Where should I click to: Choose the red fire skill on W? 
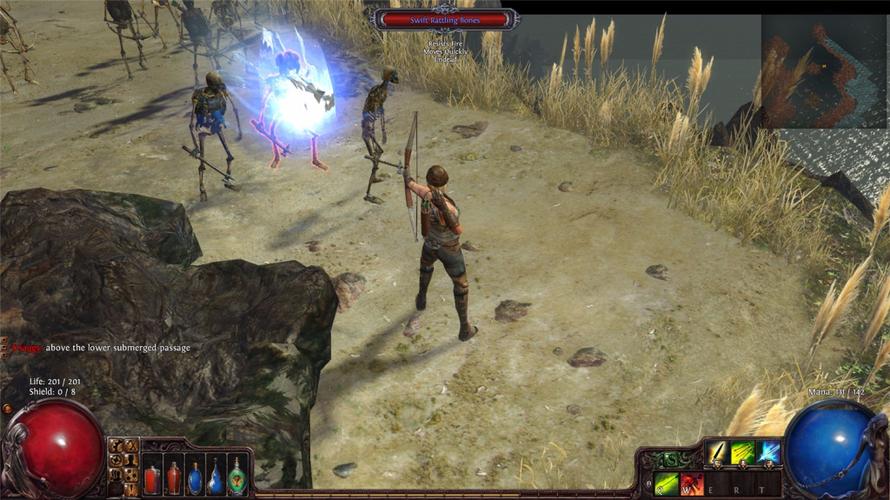(x=692, y=483)
